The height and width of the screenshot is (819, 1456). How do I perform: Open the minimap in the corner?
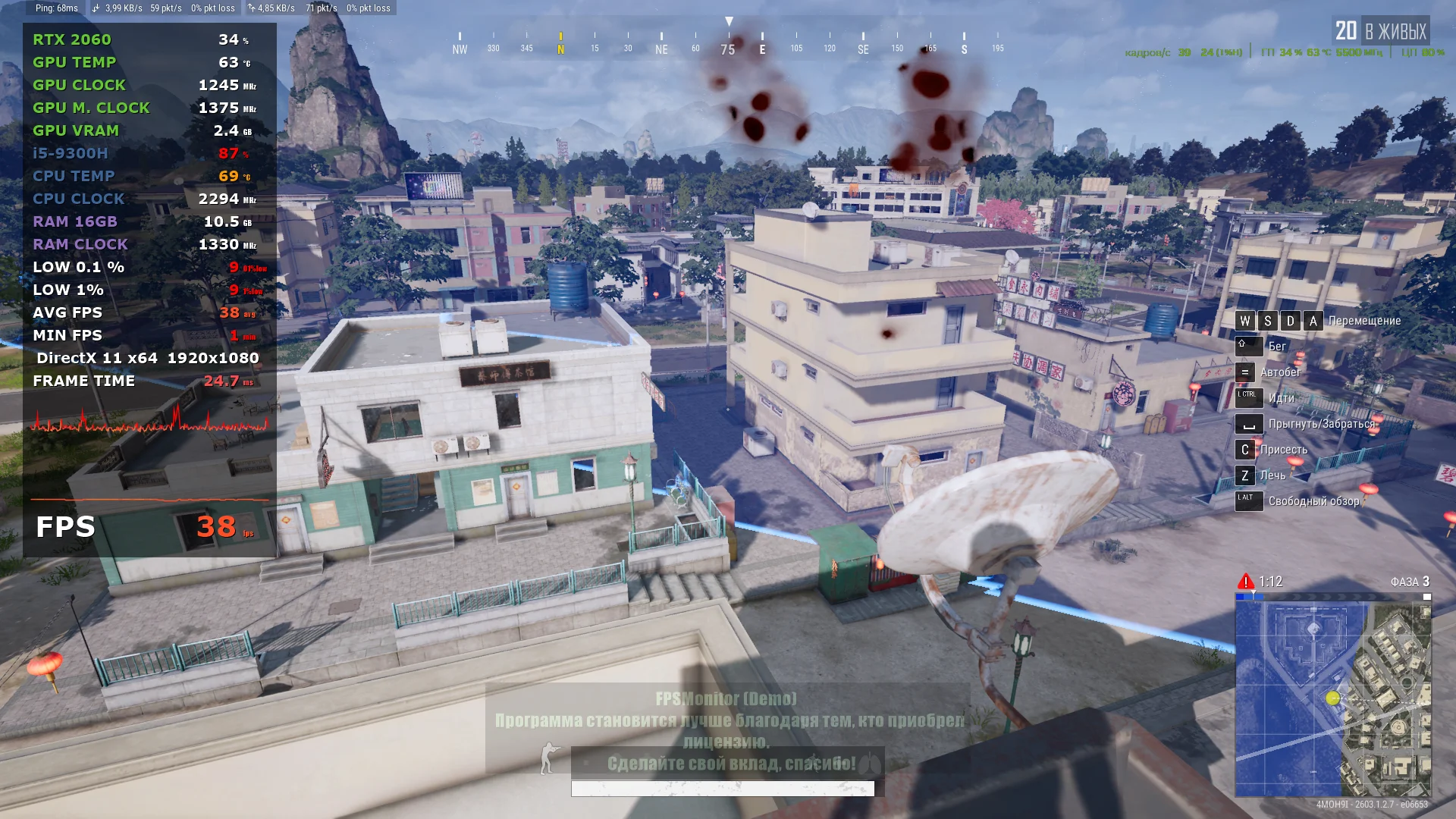click(1332, 698)
